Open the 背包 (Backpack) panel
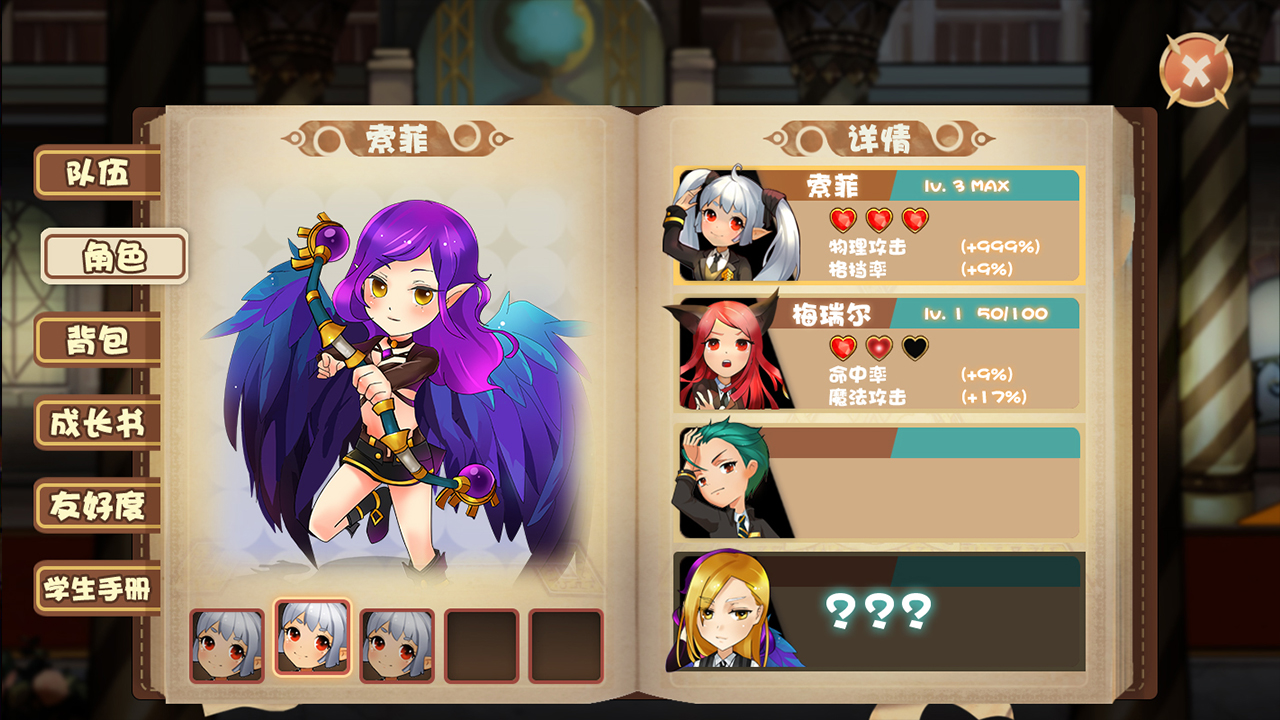Image resolution: width=1280 pixels, height=720 pixels. coord(99,339)
